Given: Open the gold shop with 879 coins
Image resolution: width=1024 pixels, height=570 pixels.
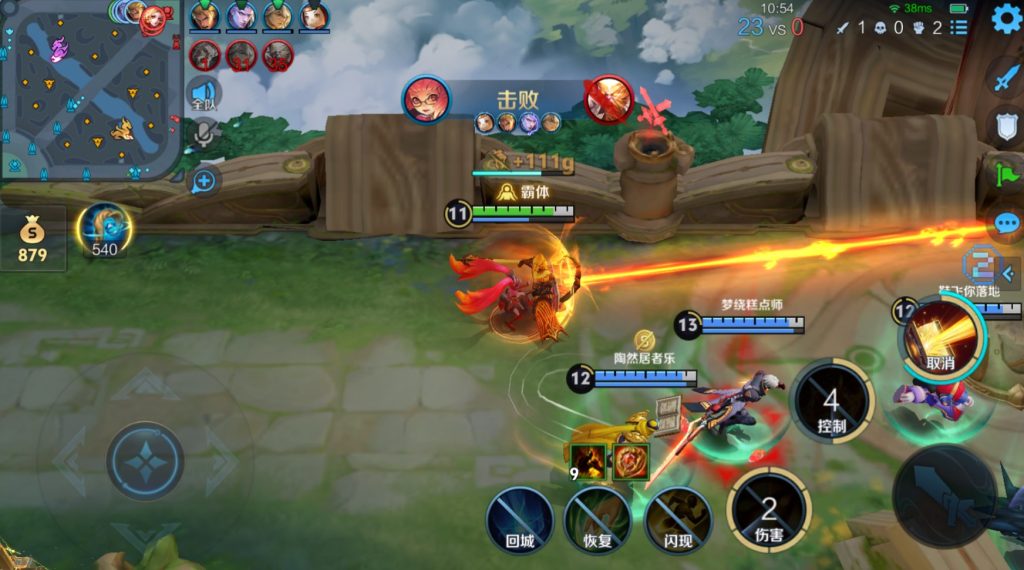Looking at the screenshot, I should [32, 239].
